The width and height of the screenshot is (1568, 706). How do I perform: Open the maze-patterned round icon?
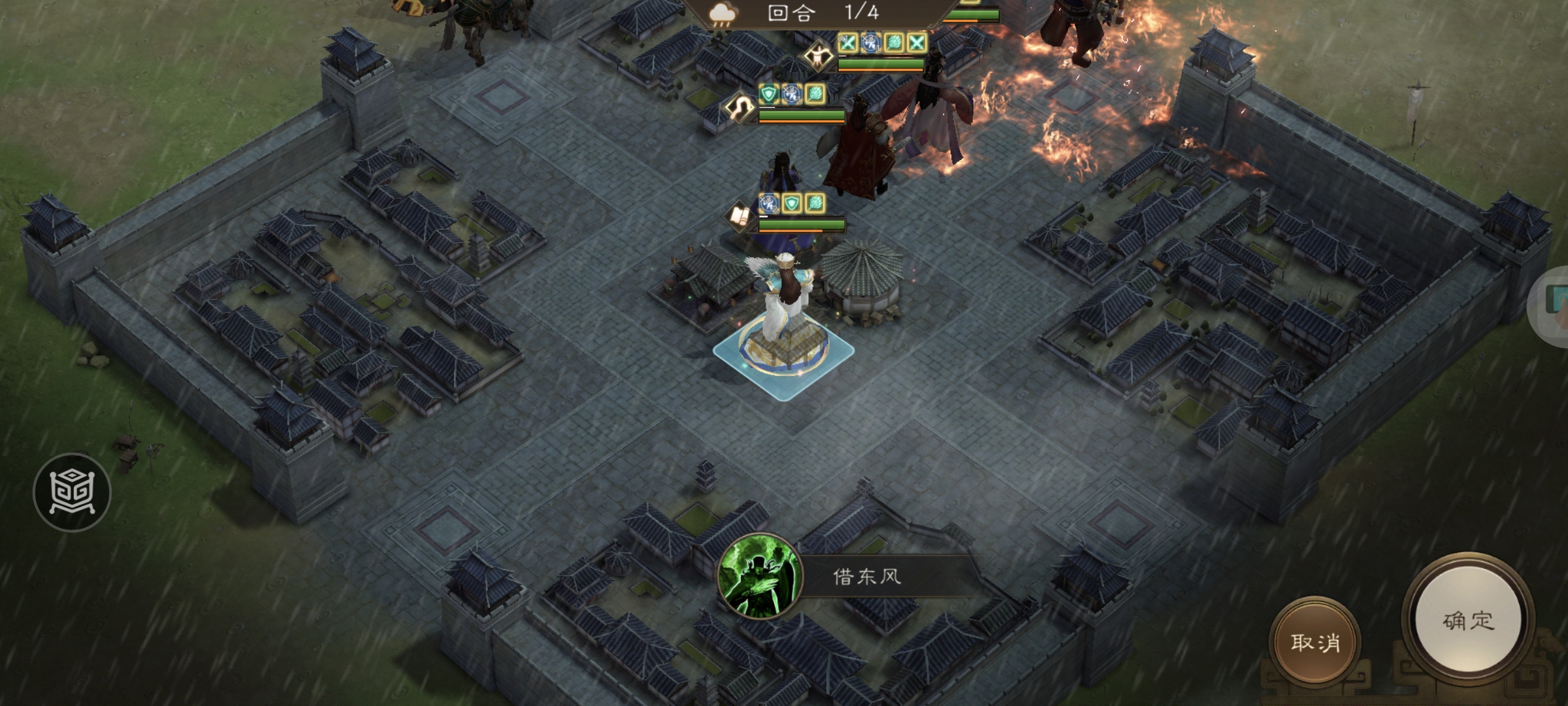click(x=72, y=492)
